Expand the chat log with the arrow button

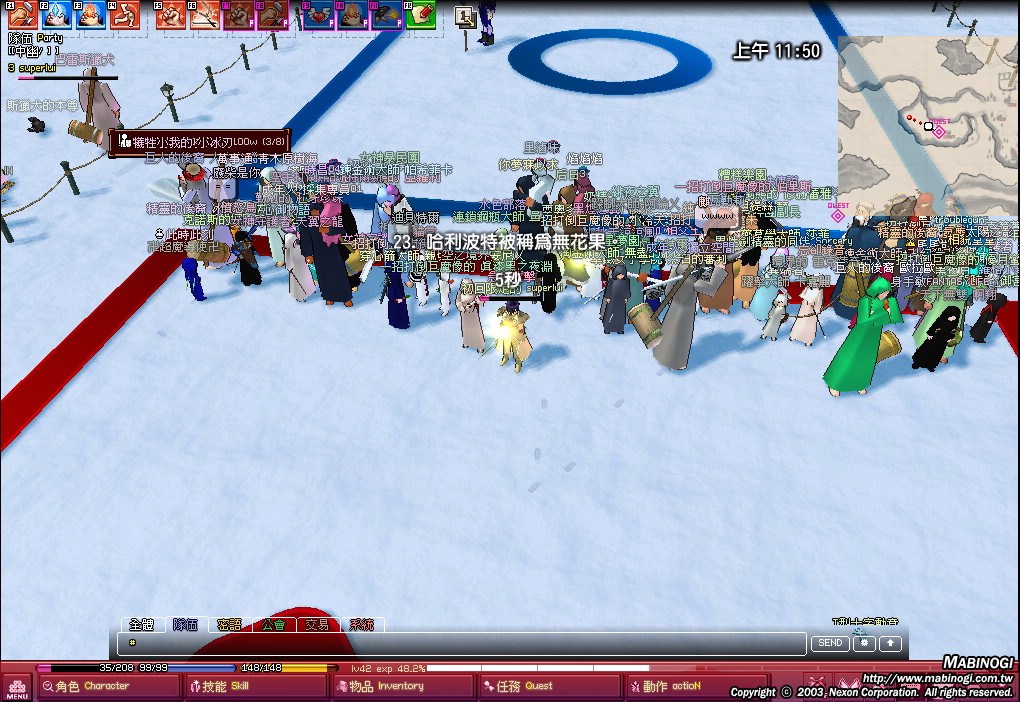click(890, 643)
